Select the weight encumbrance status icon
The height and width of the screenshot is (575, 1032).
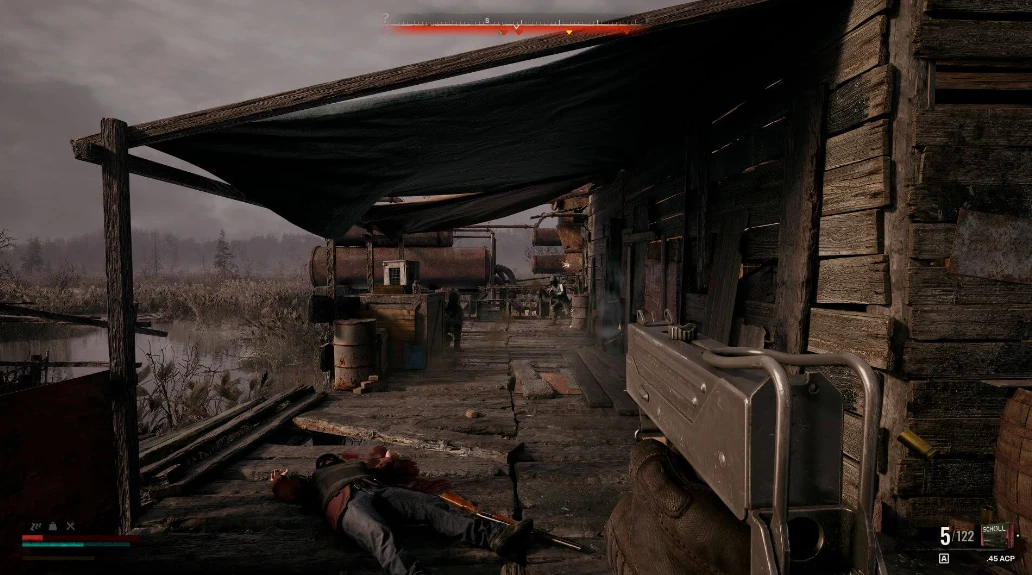coord(53,526)
